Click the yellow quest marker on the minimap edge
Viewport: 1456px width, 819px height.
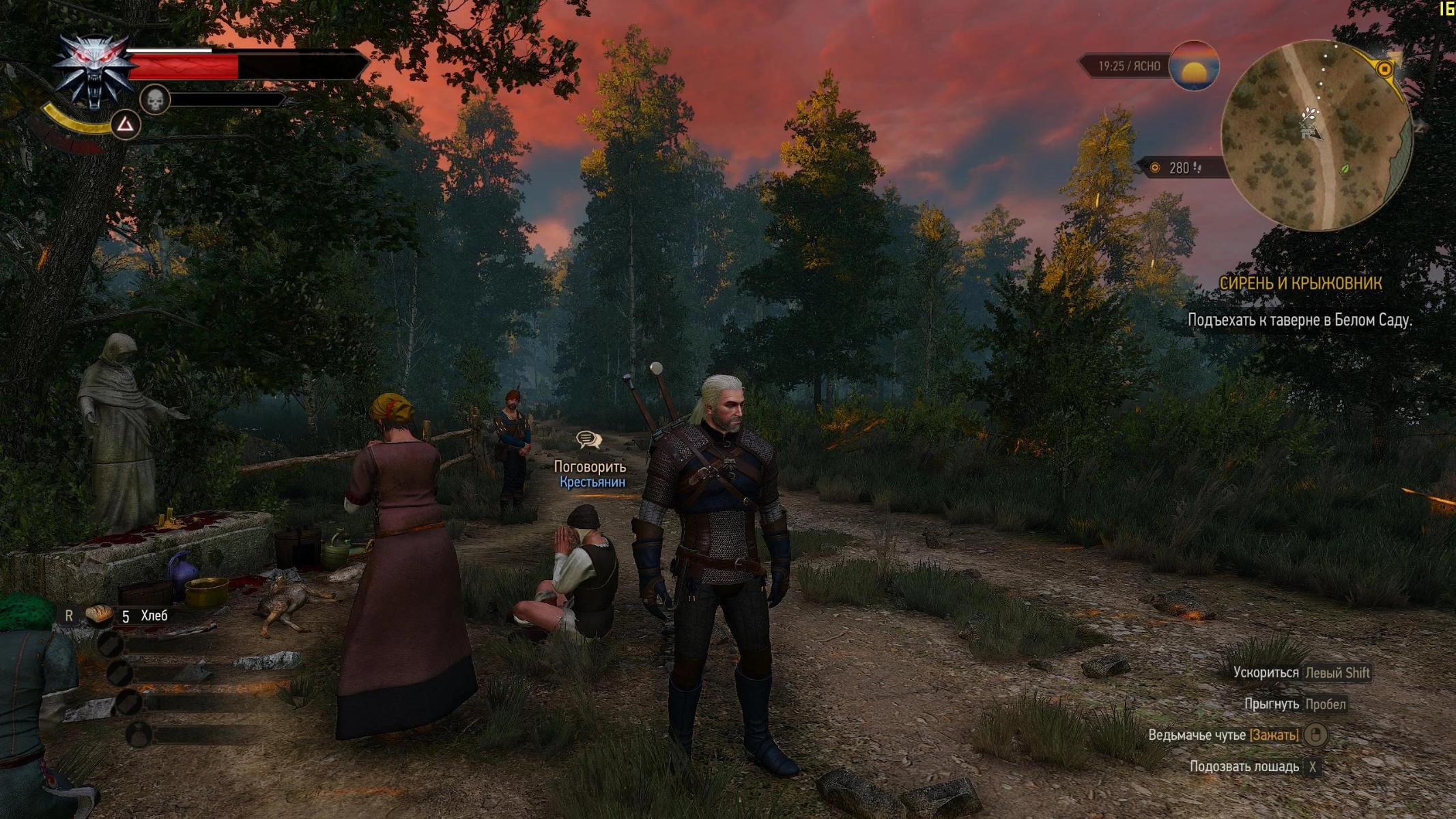[x=1385, y=69]
